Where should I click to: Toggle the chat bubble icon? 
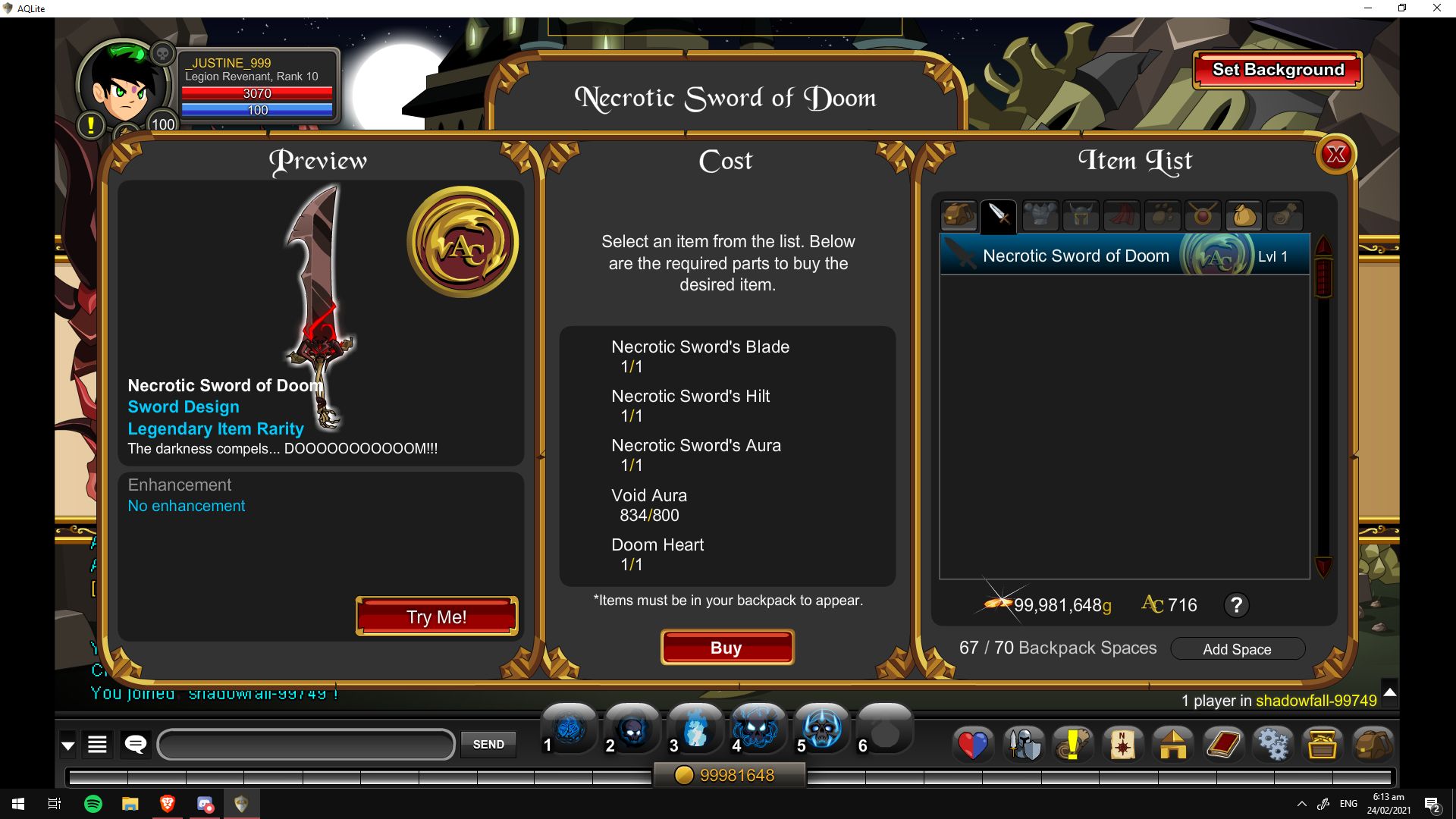tap(135, 744)
